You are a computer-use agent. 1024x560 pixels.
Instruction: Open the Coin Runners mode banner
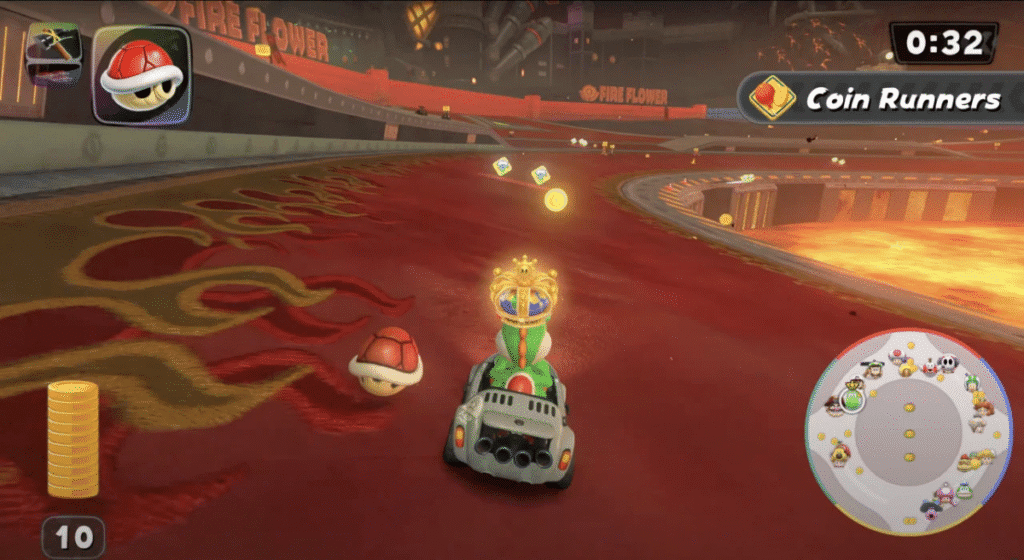(882, 98)
